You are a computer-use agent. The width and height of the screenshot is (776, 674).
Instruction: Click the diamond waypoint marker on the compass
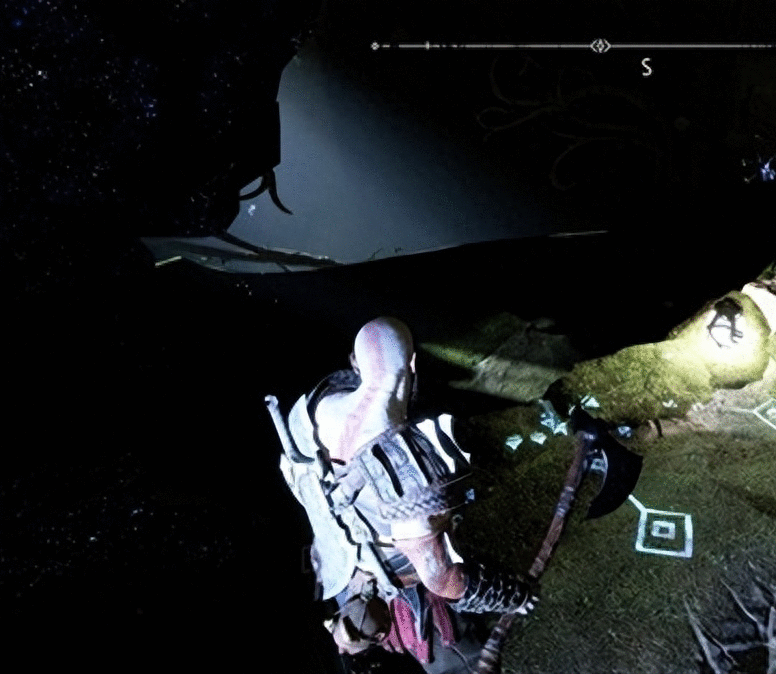[599, 46]
